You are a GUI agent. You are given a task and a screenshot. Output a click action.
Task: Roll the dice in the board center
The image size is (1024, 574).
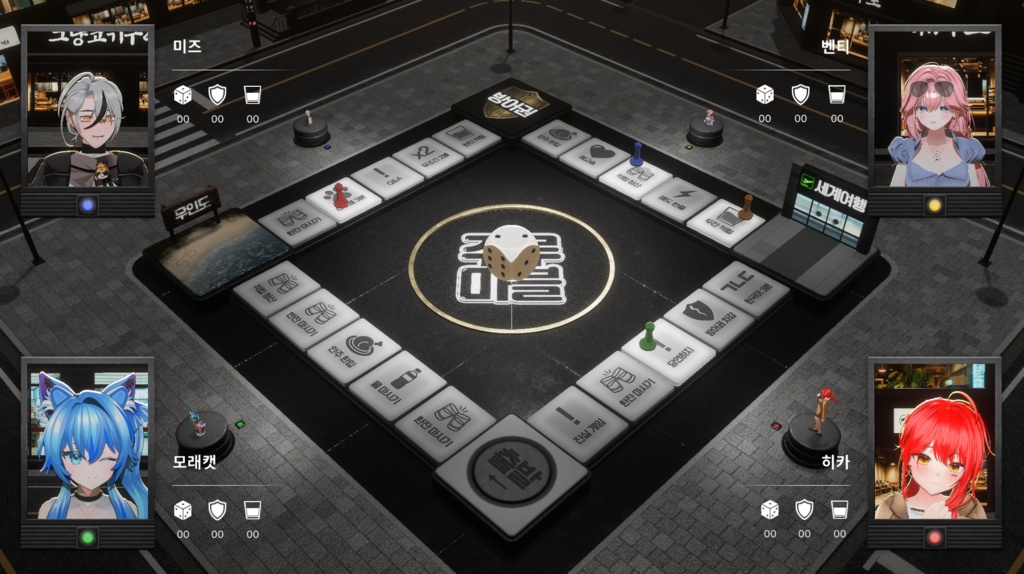click(510, 252)
